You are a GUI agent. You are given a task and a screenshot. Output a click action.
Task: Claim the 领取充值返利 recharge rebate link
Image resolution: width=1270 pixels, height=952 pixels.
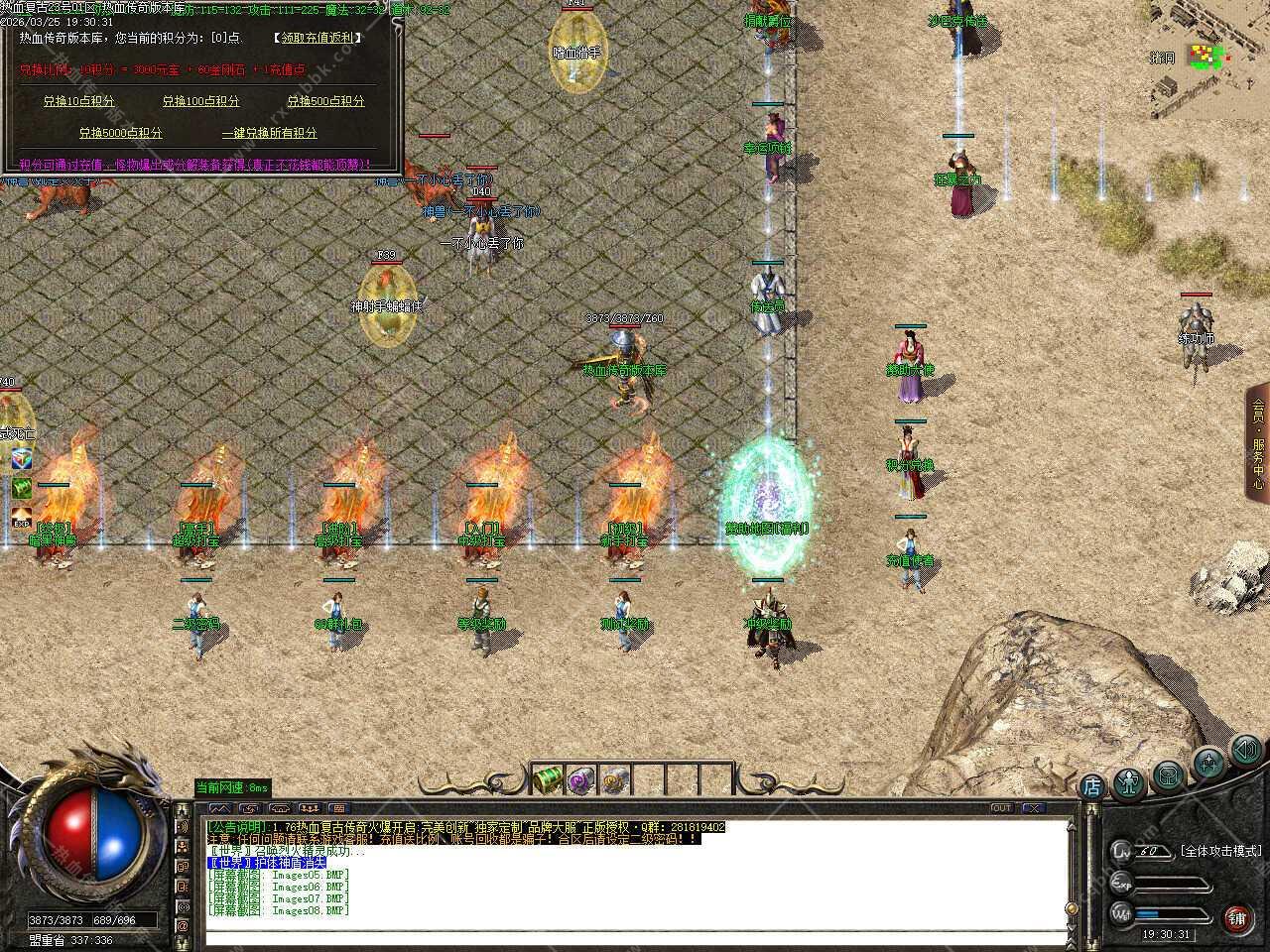coord(317,38)
